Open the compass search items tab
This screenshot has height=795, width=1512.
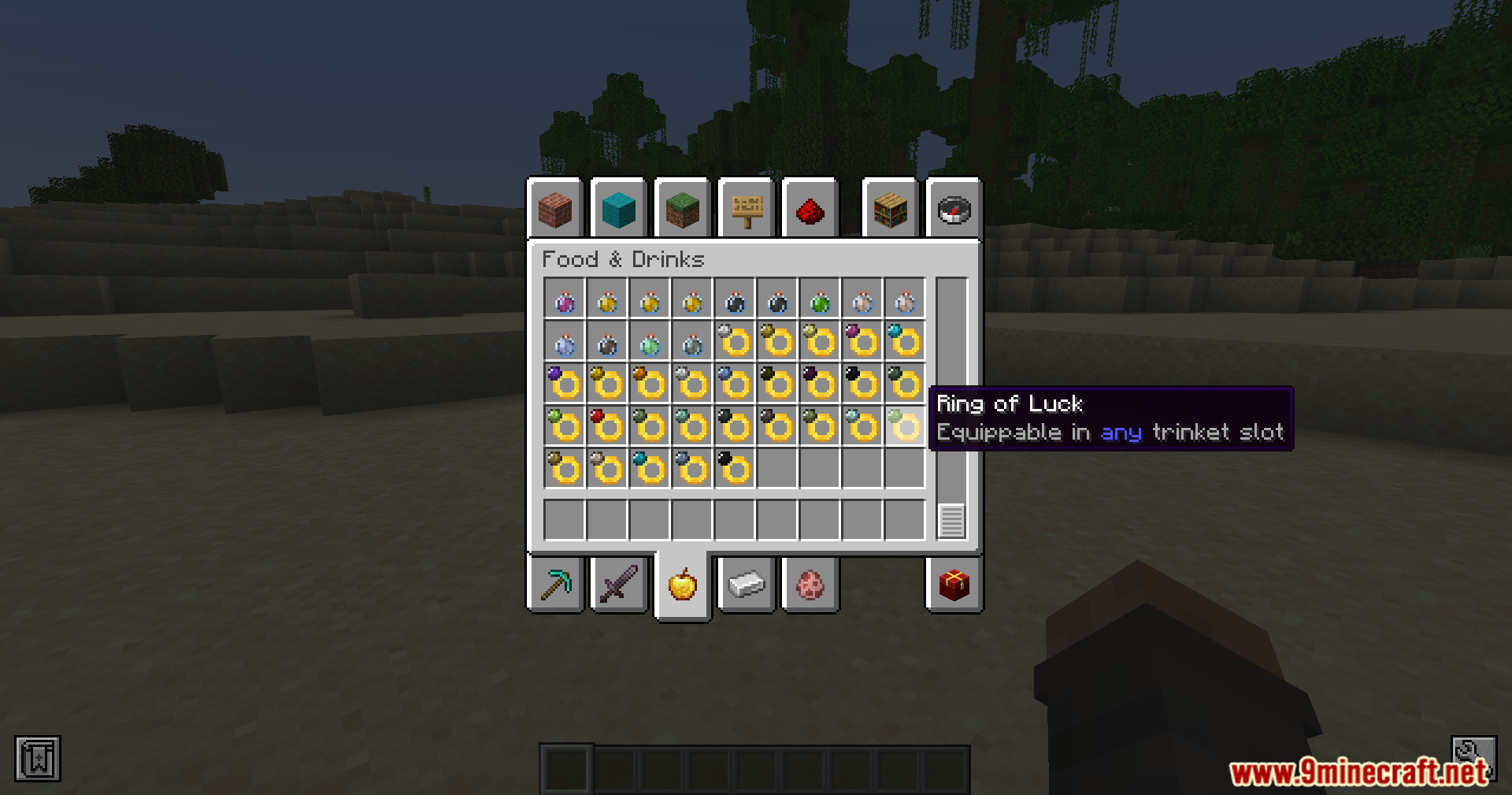[954, 210]
